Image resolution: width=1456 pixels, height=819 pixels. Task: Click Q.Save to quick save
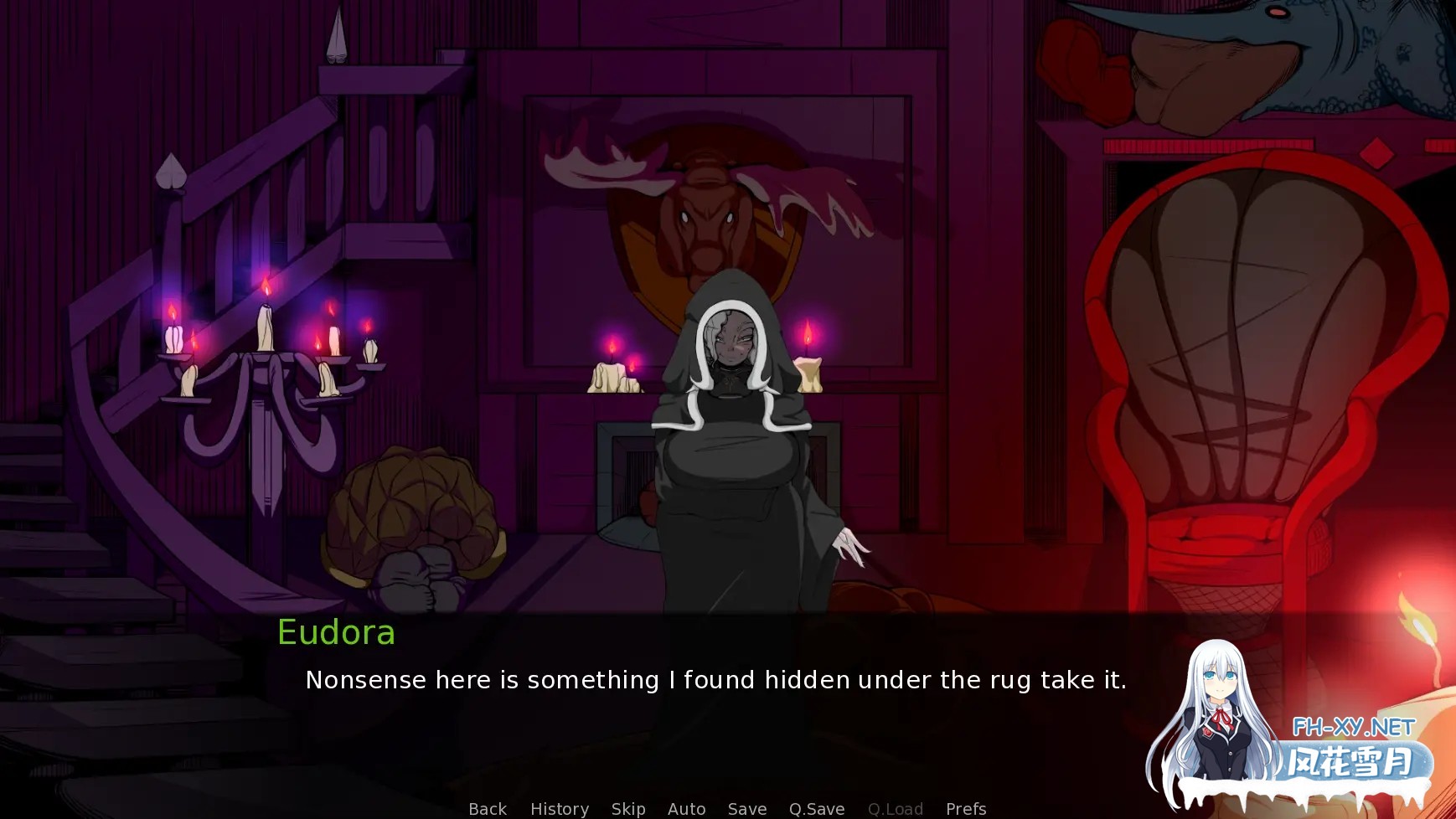pos(817,809)
